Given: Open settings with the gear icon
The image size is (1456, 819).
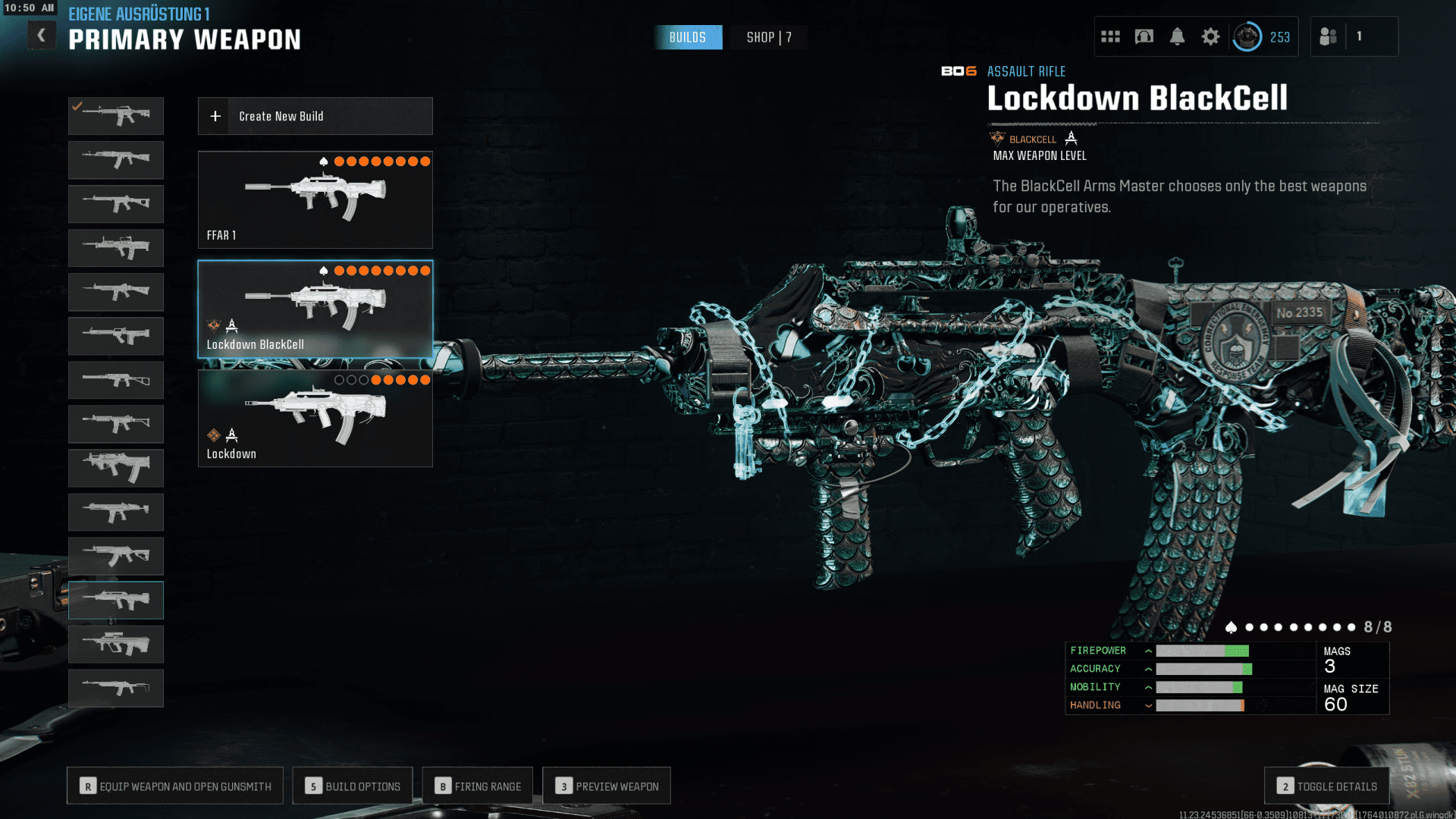Looking at the screenshot, I should (x=1210, y=36).
